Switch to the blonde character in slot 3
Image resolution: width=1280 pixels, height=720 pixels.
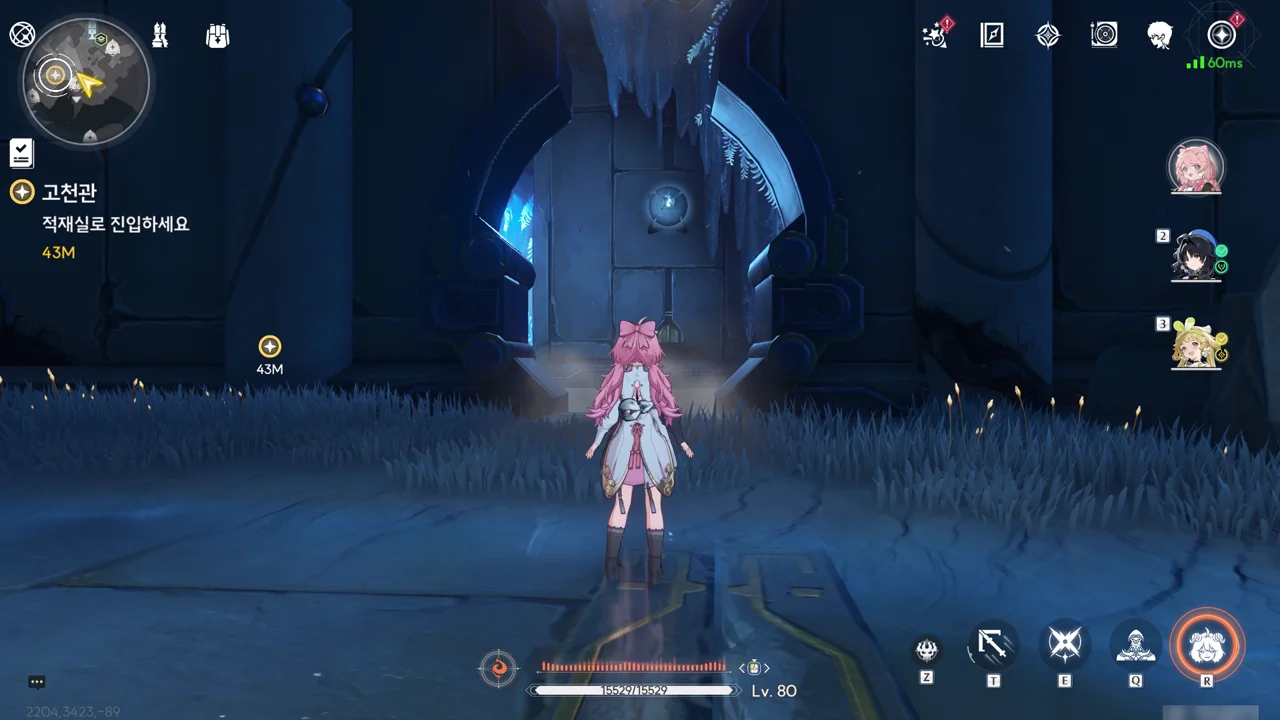pyautogui.click(x=1197, y=344)
